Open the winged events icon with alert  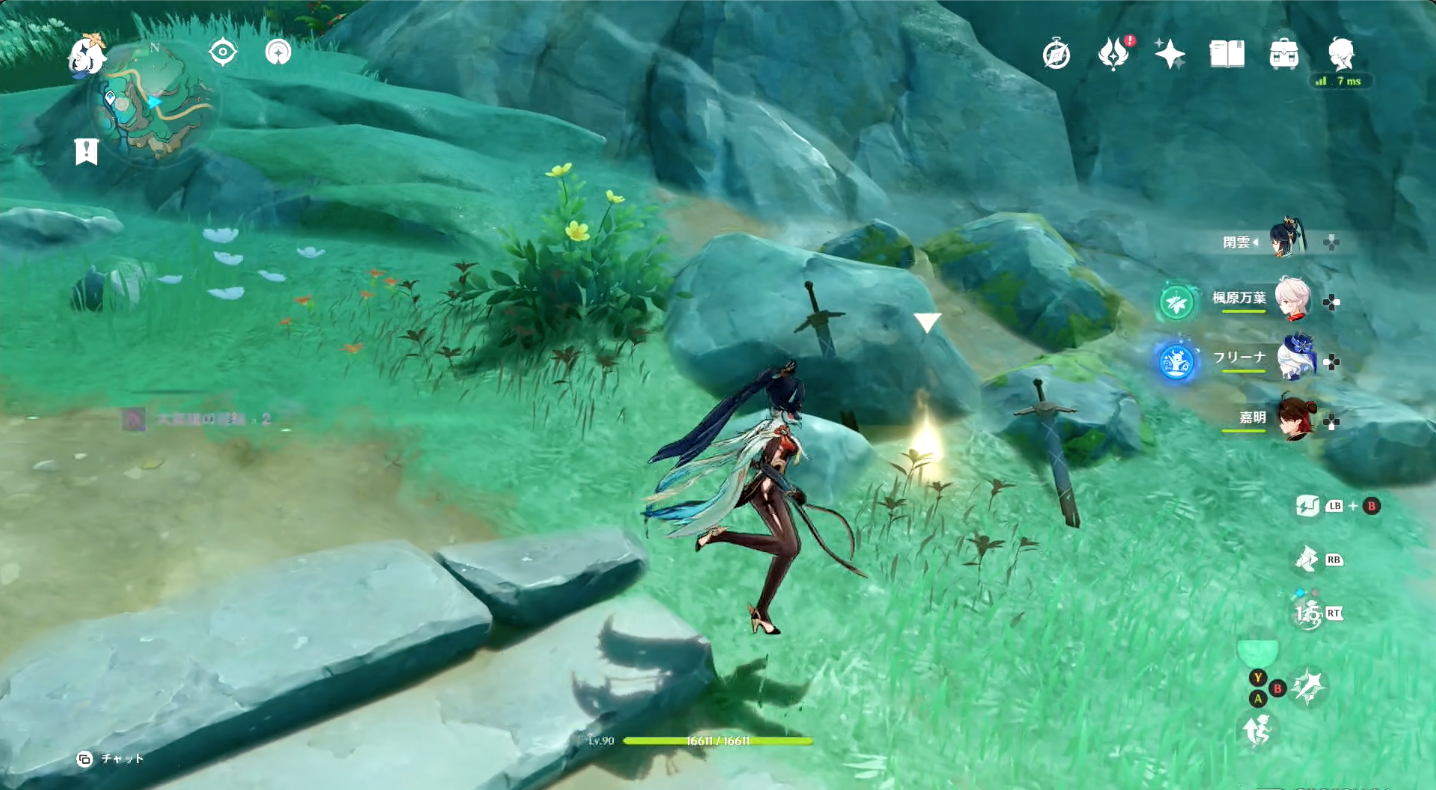pos(1113,54)
